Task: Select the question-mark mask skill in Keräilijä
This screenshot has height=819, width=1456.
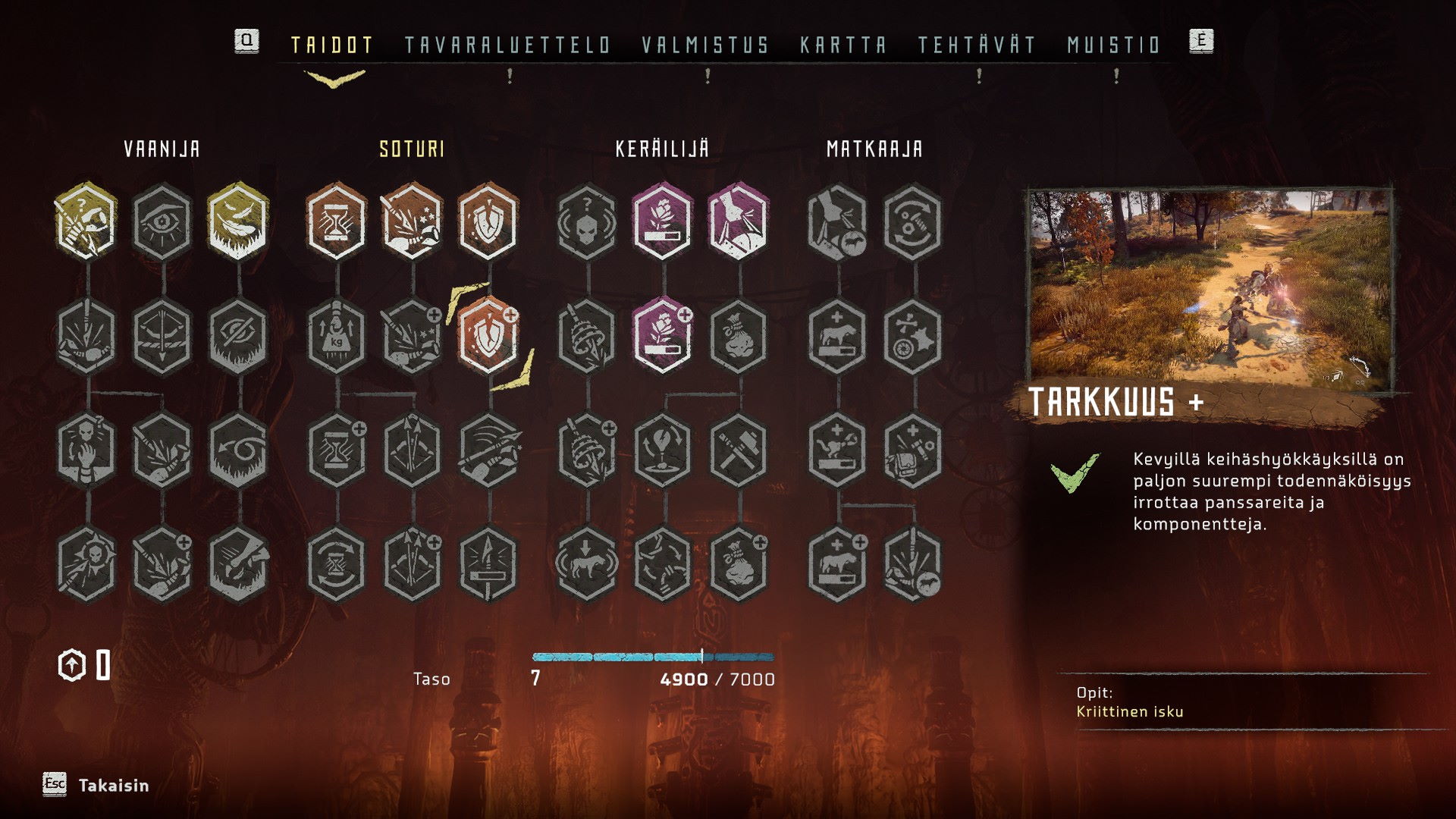Action: pos(586,221)
